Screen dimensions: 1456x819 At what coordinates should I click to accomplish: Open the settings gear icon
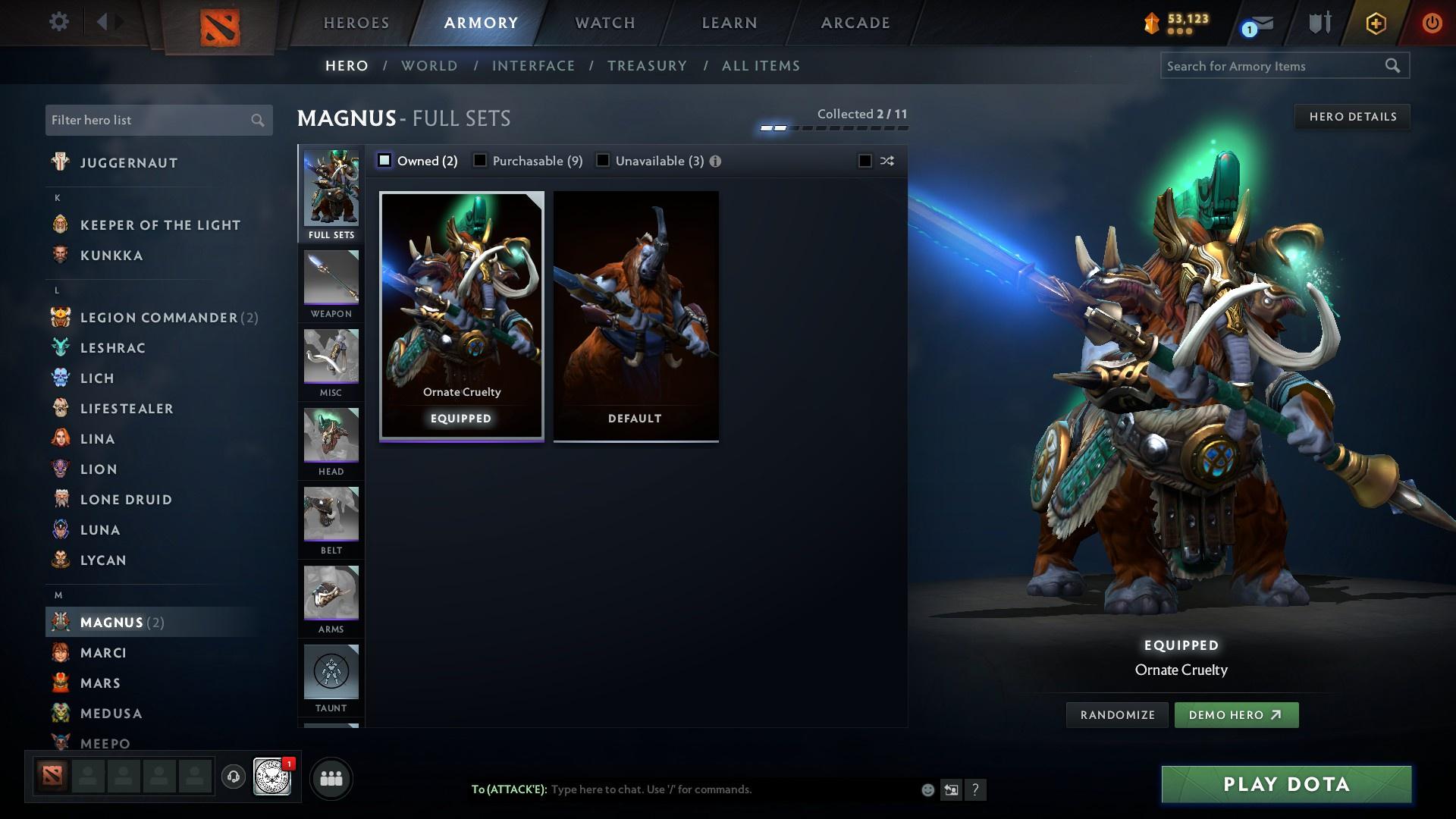click(x=58, y=21)
